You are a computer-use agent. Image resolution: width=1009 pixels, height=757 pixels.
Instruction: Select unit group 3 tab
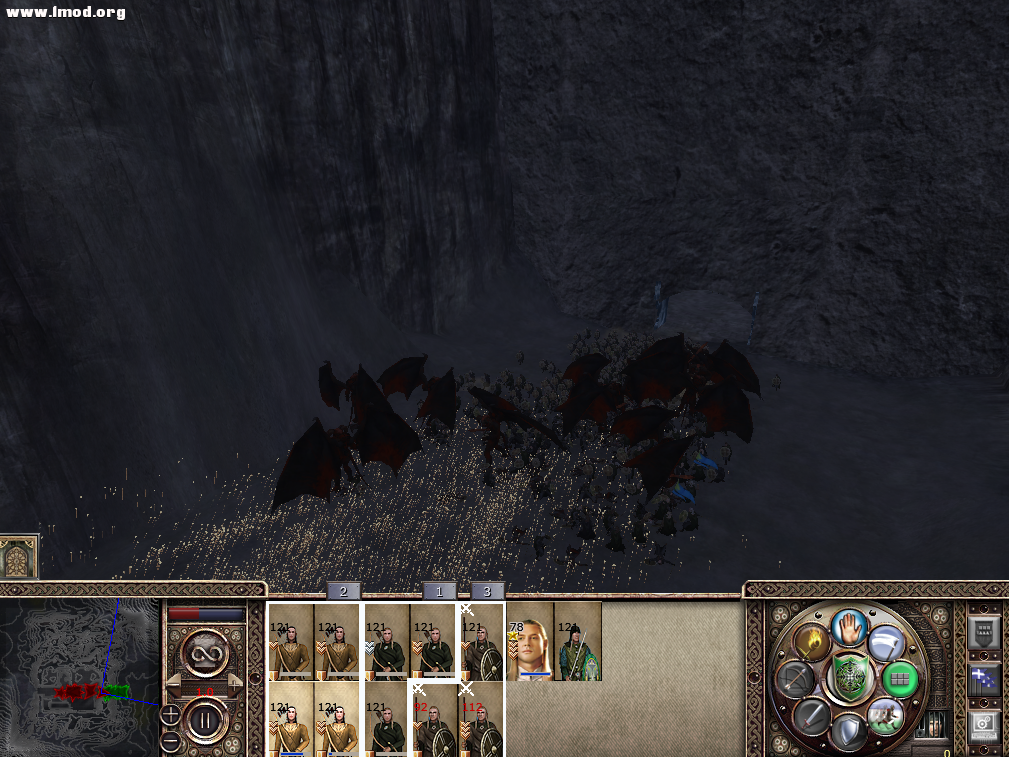(487, 591)
